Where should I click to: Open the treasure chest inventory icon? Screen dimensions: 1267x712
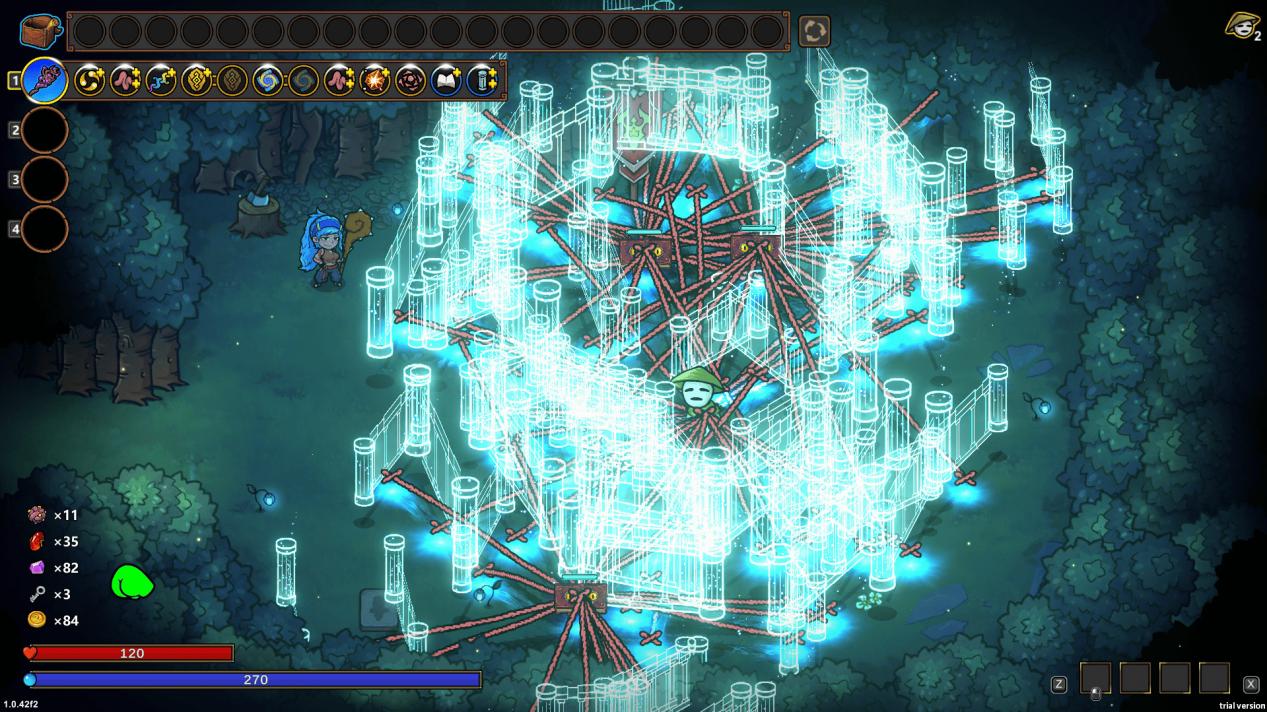pos(40,31)
